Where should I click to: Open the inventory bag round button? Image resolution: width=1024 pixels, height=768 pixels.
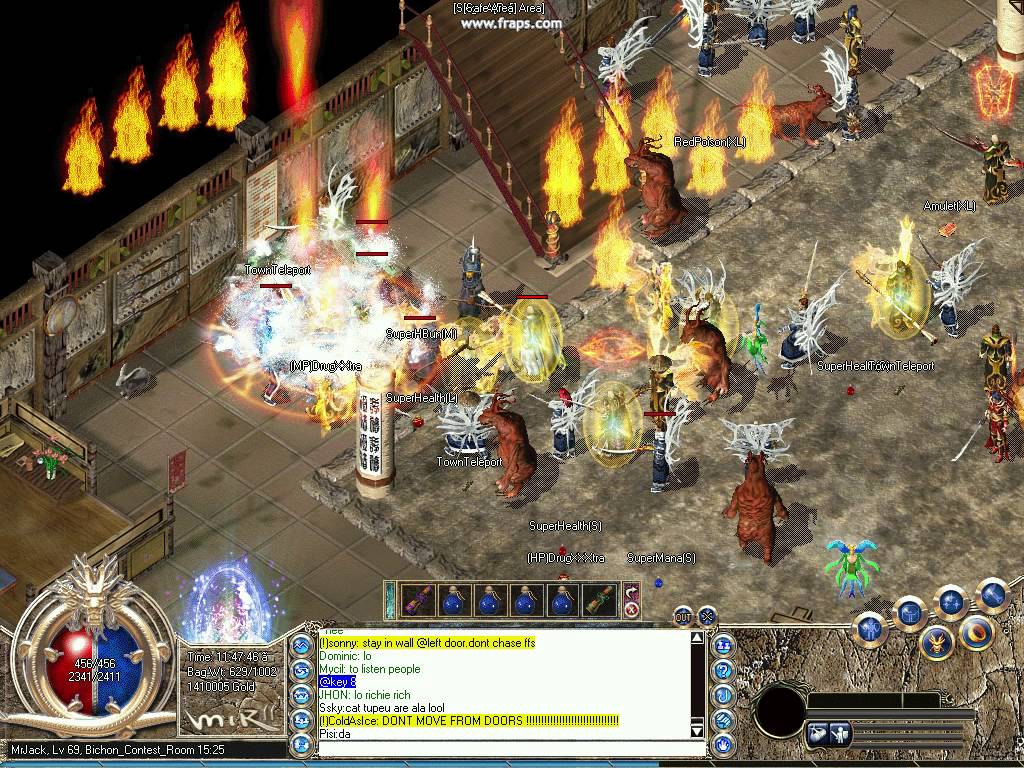[x=910, y=612]
